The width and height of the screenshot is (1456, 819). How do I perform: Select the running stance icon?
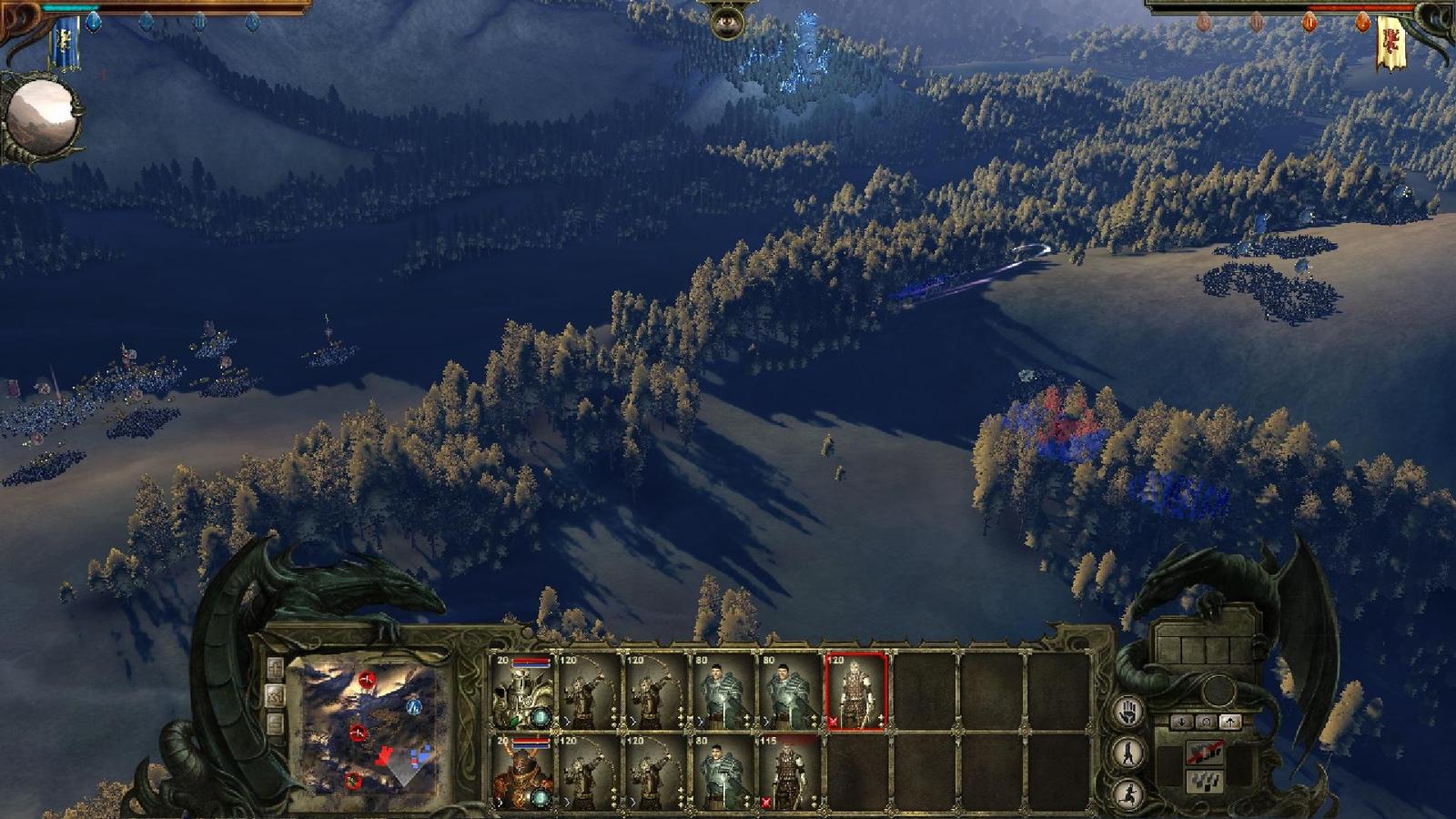click(x=1129, y=794)
